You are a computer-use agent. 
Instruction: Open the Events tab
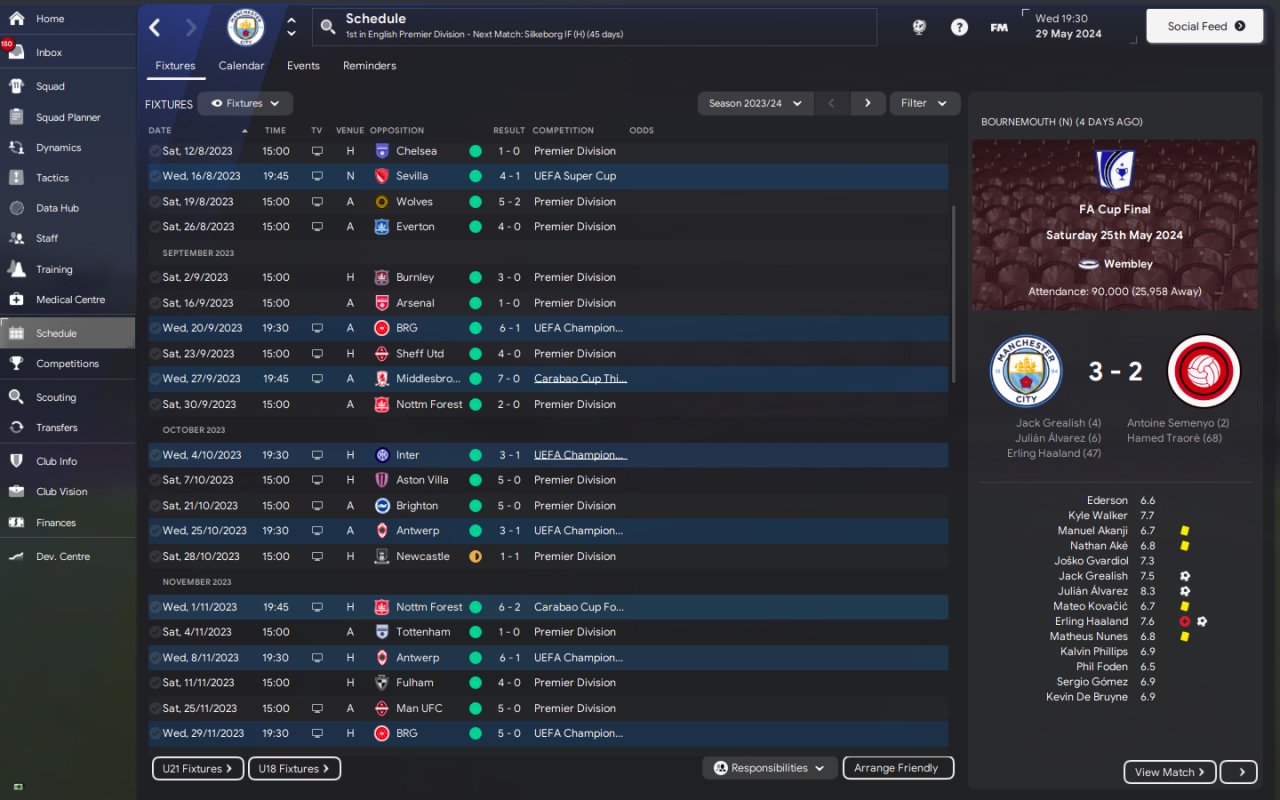click(x=303, y=66)
